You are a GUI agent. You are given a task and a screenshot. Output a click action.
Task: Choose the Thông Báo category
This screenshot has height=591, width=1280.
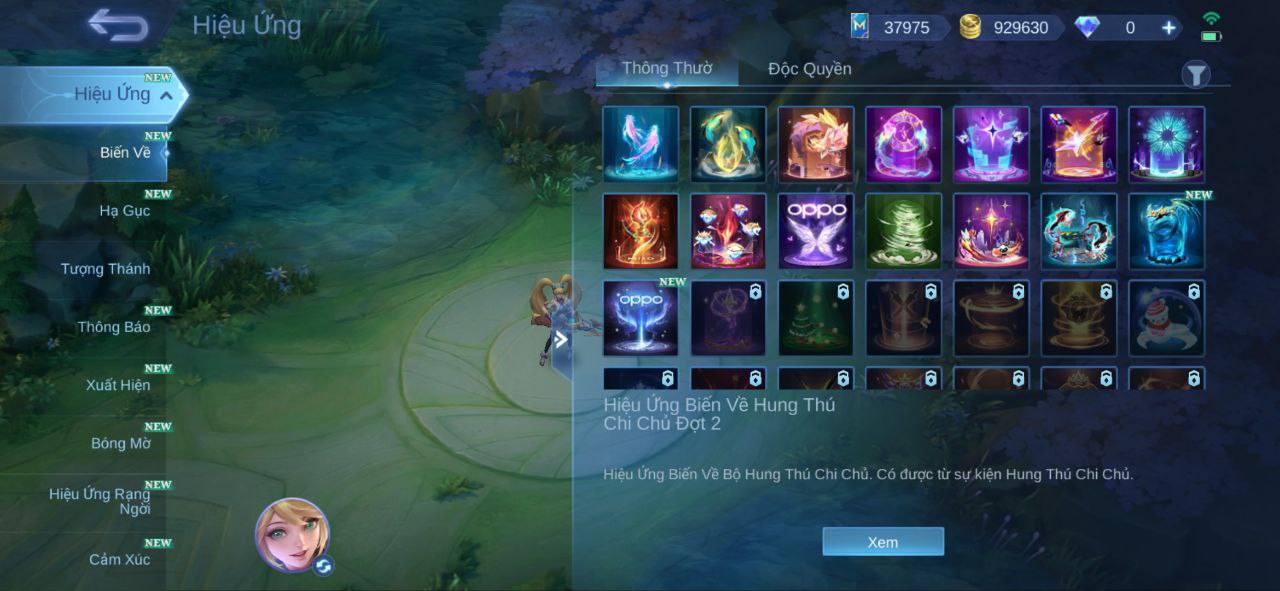tap(114, 327)
